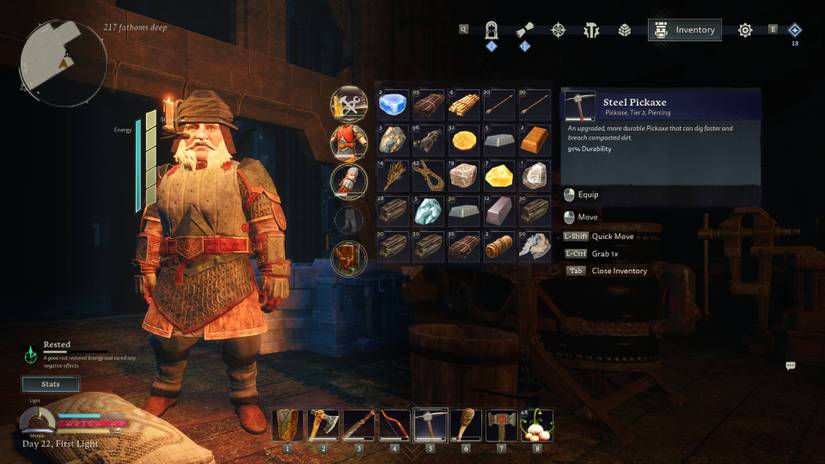Open the settings gear tab

pos(745,30)
